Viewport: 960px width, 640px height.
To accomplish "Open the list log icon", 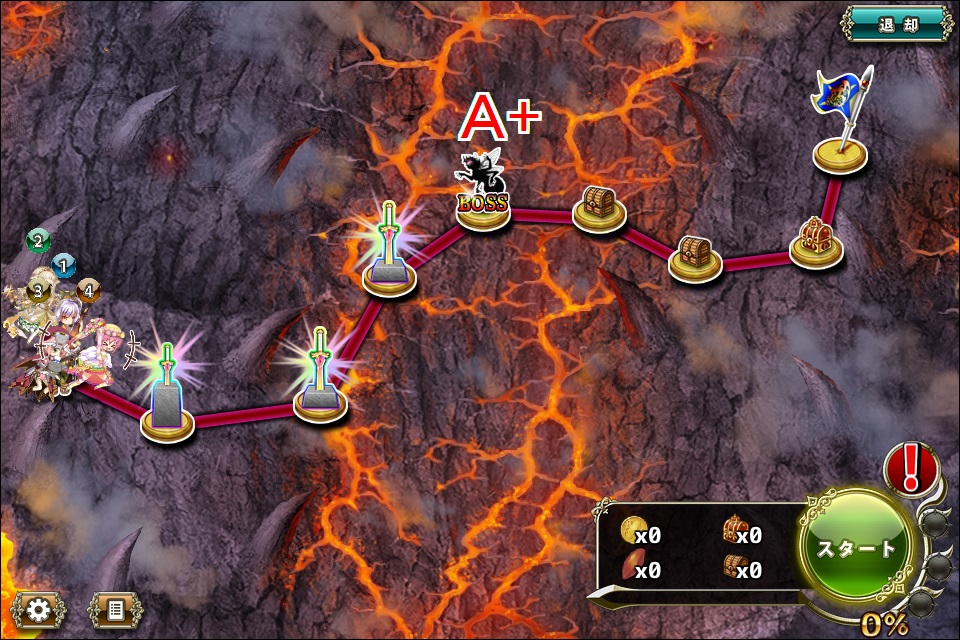I will tap(114, 609).
